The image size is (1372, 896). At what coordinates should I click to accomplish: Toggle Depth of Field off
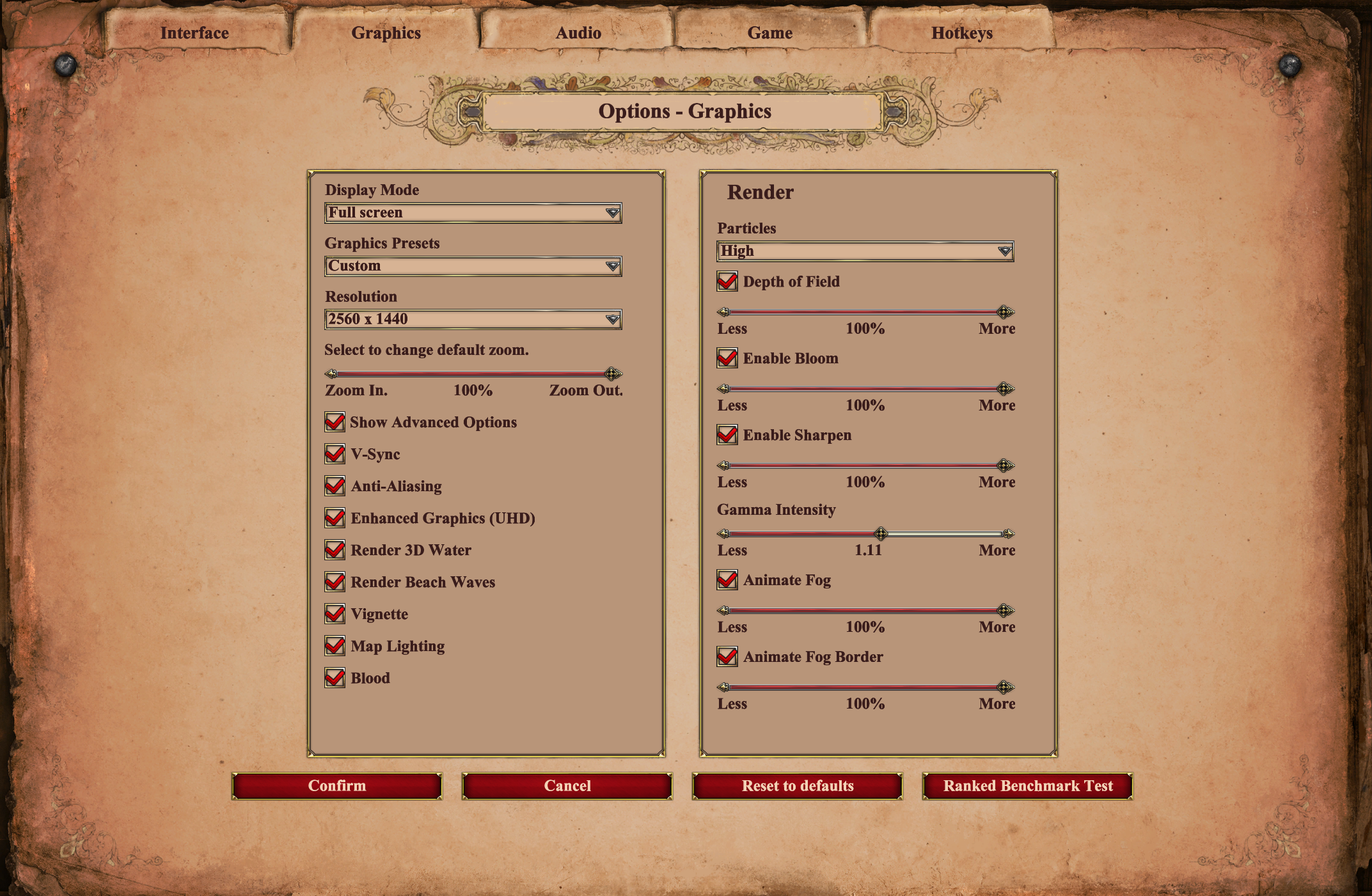coord(727,281)
